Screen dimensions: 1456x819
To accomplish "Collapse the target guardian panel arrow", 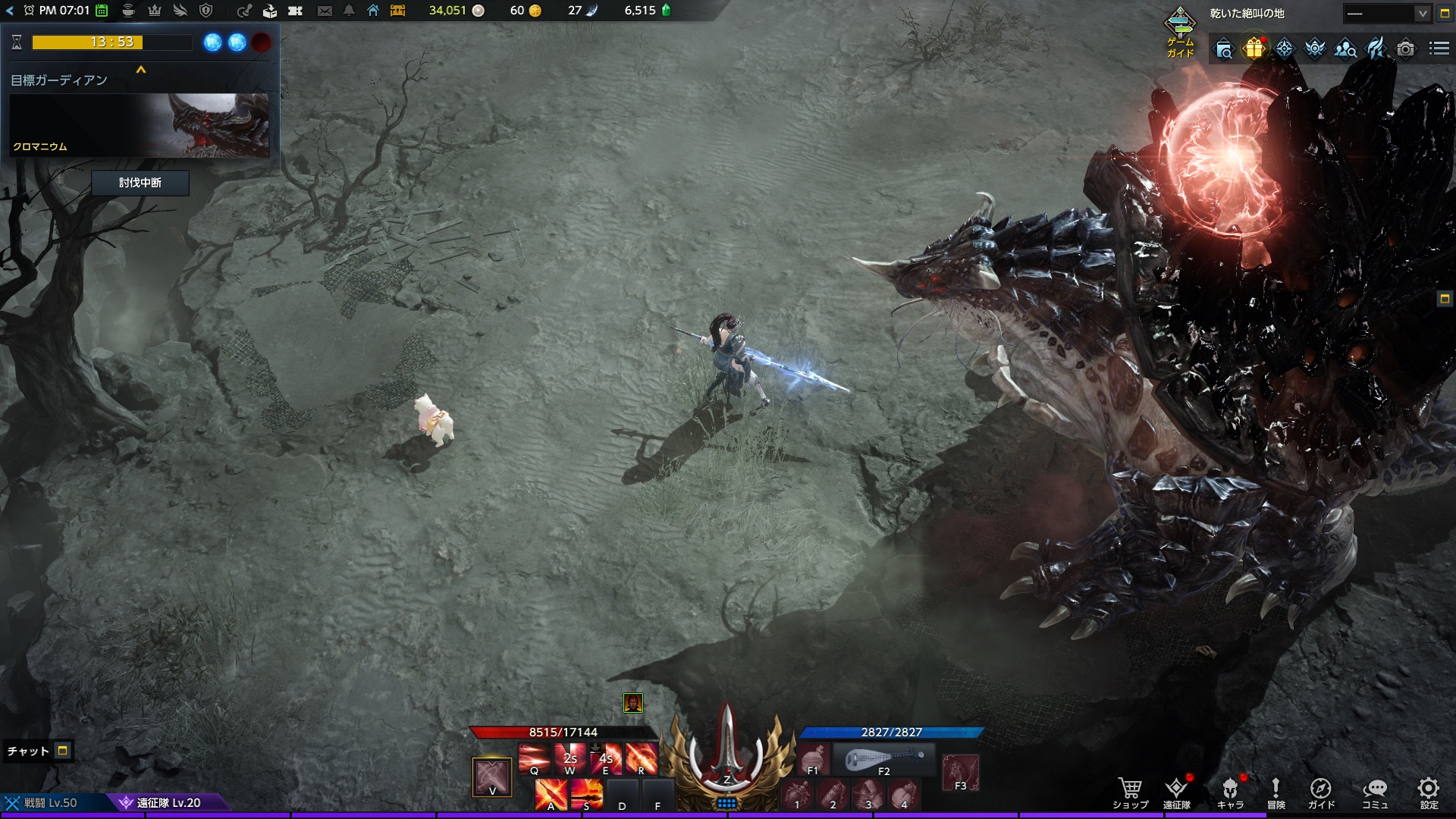I will pos(141,70).
